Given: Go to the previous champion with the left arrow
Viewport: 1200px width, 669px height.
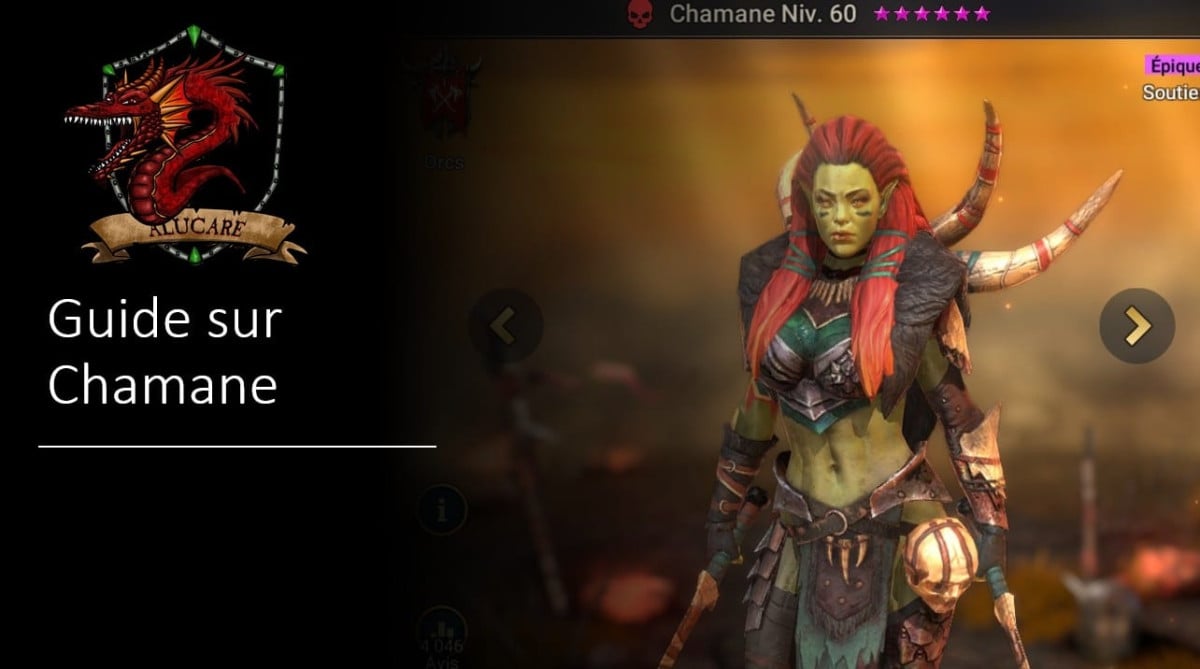Looking at the screenshot, I should click(x=505, y=326).
